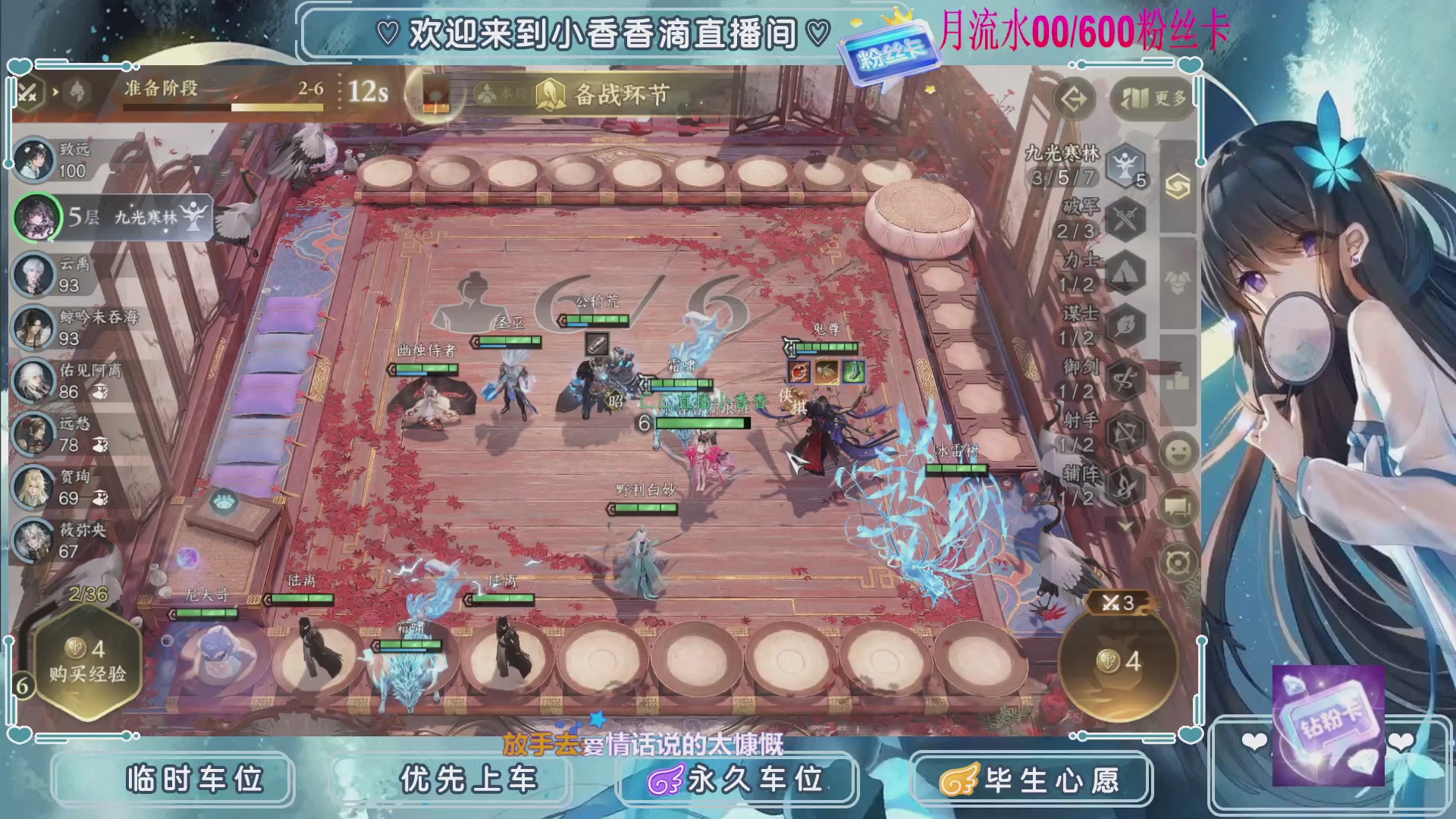1456x819 pixels.
Task: Click the 钻粉卡 stream overlay card
Action: pyautogui.click(x=1329, y=724)
